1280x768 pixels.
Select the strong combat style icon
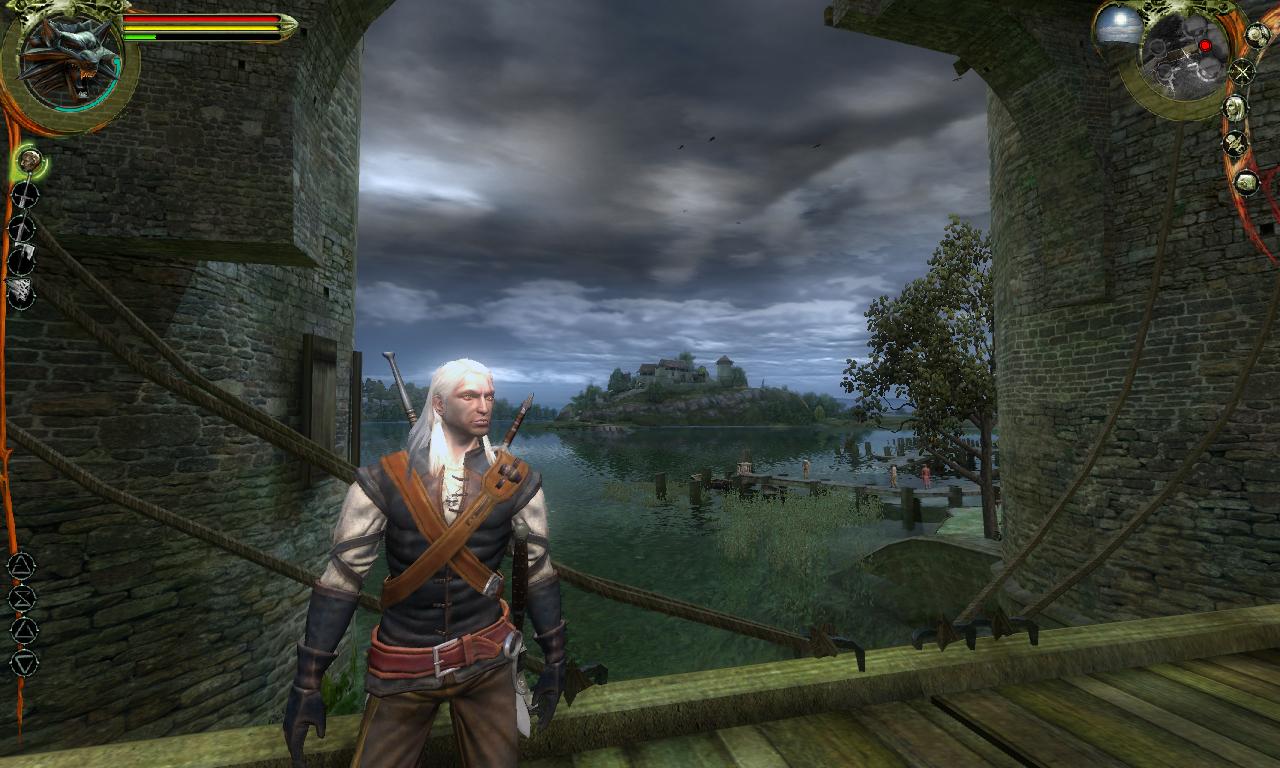[x=22, y=228]
